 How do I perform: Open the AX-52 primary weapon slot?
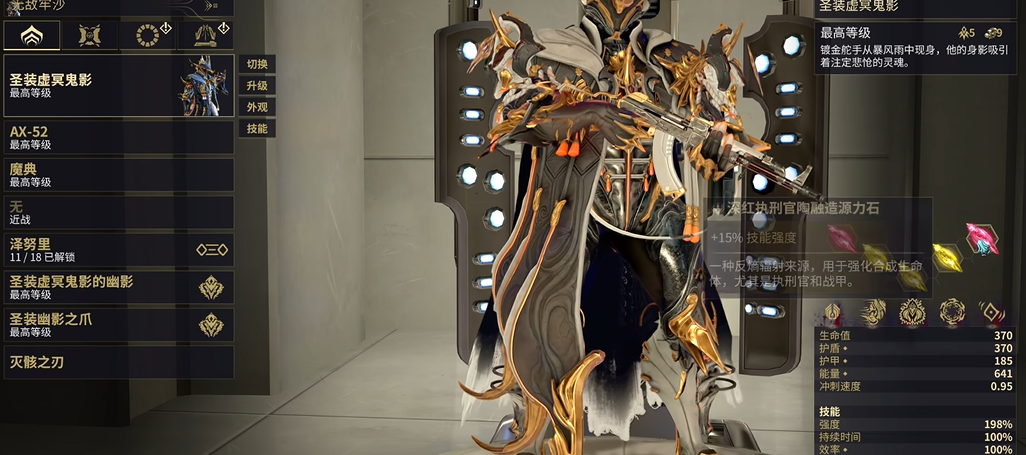[x=118, y=137]
